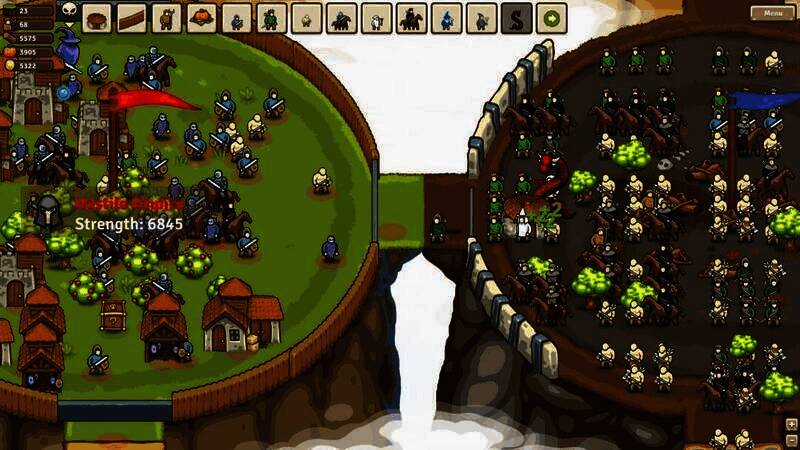Click the skull icon in top bar
Viewport: 800px width, 450px height.
[x=68, y=10]
